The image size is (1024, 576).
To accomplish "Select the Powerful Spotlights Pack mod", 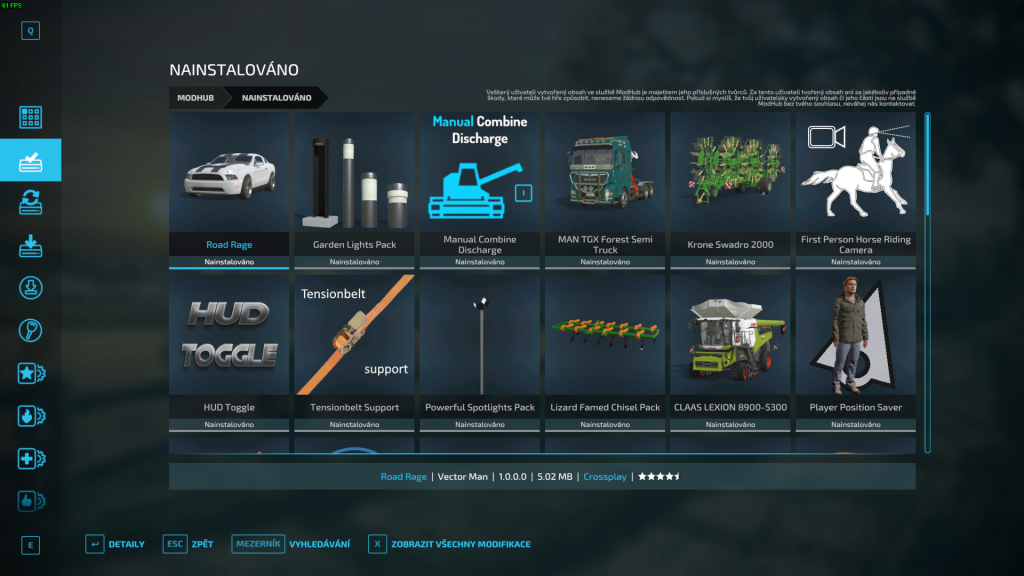I will click(480, 352).
